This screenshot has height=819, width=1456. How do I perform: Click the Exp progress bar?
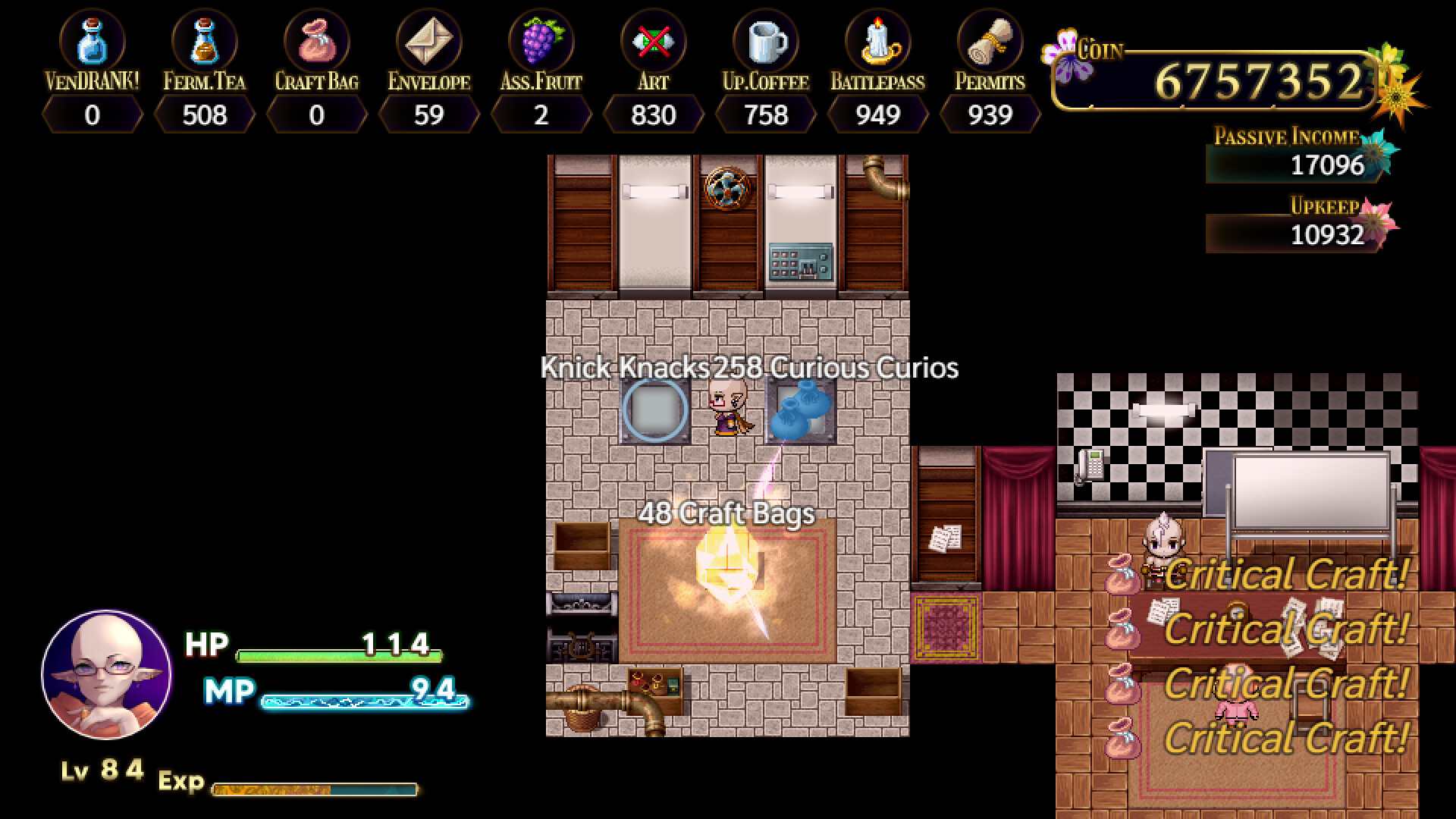click(x=315, y=787)
